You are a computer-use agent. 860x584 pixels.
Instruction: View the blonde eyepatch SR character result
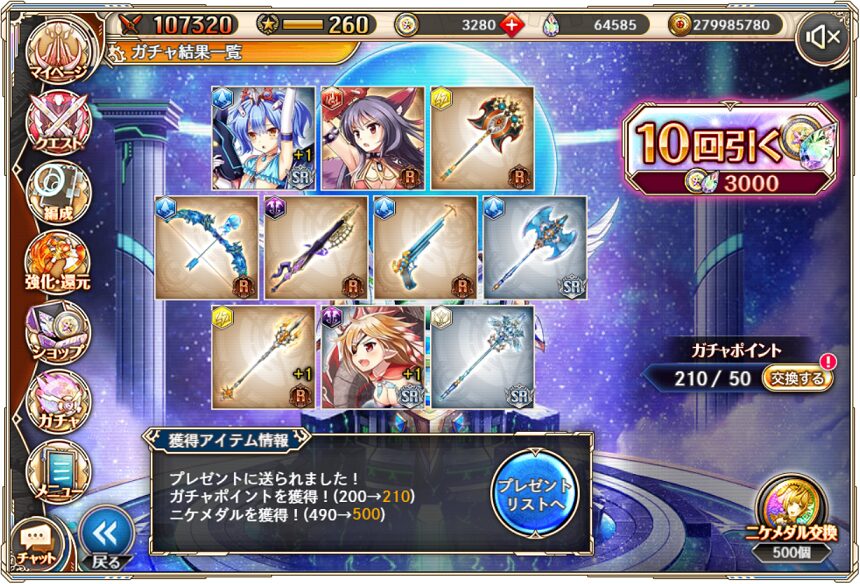(x=373, y=357)
